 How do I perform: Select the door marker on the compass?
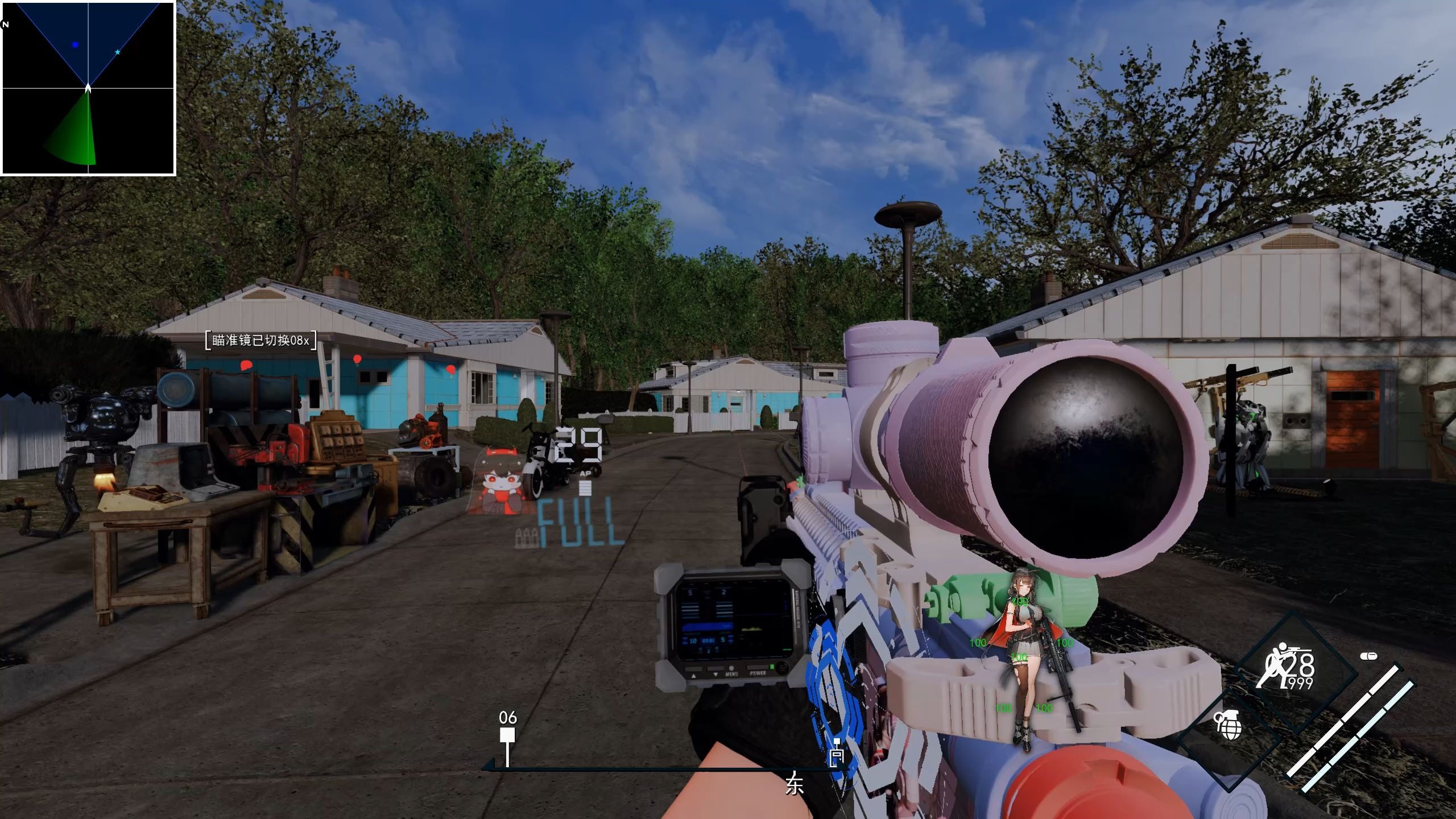[837, 754]
